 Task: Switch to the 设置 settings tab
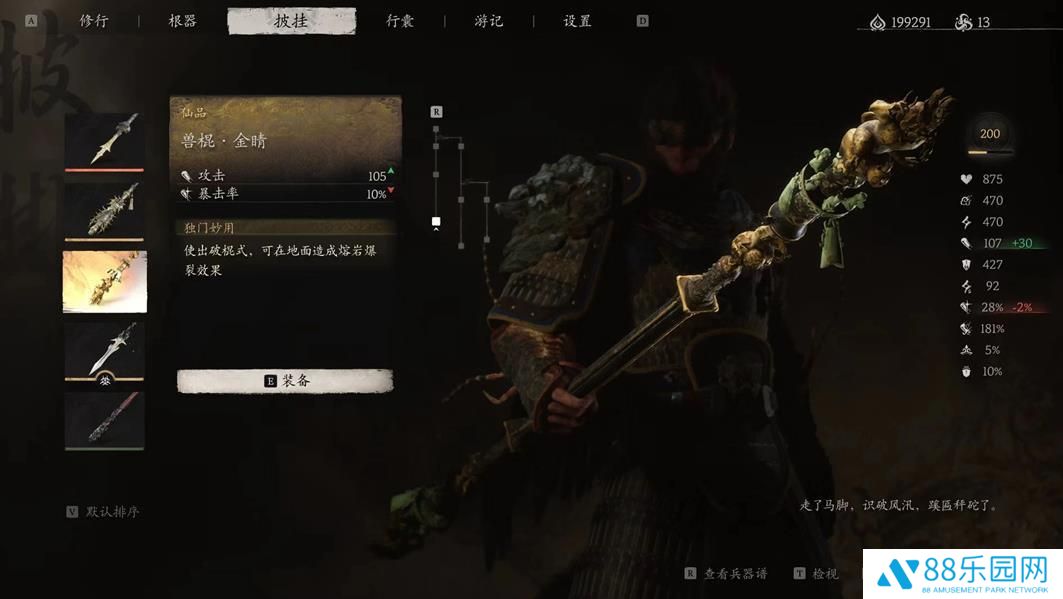click(577, 21)
